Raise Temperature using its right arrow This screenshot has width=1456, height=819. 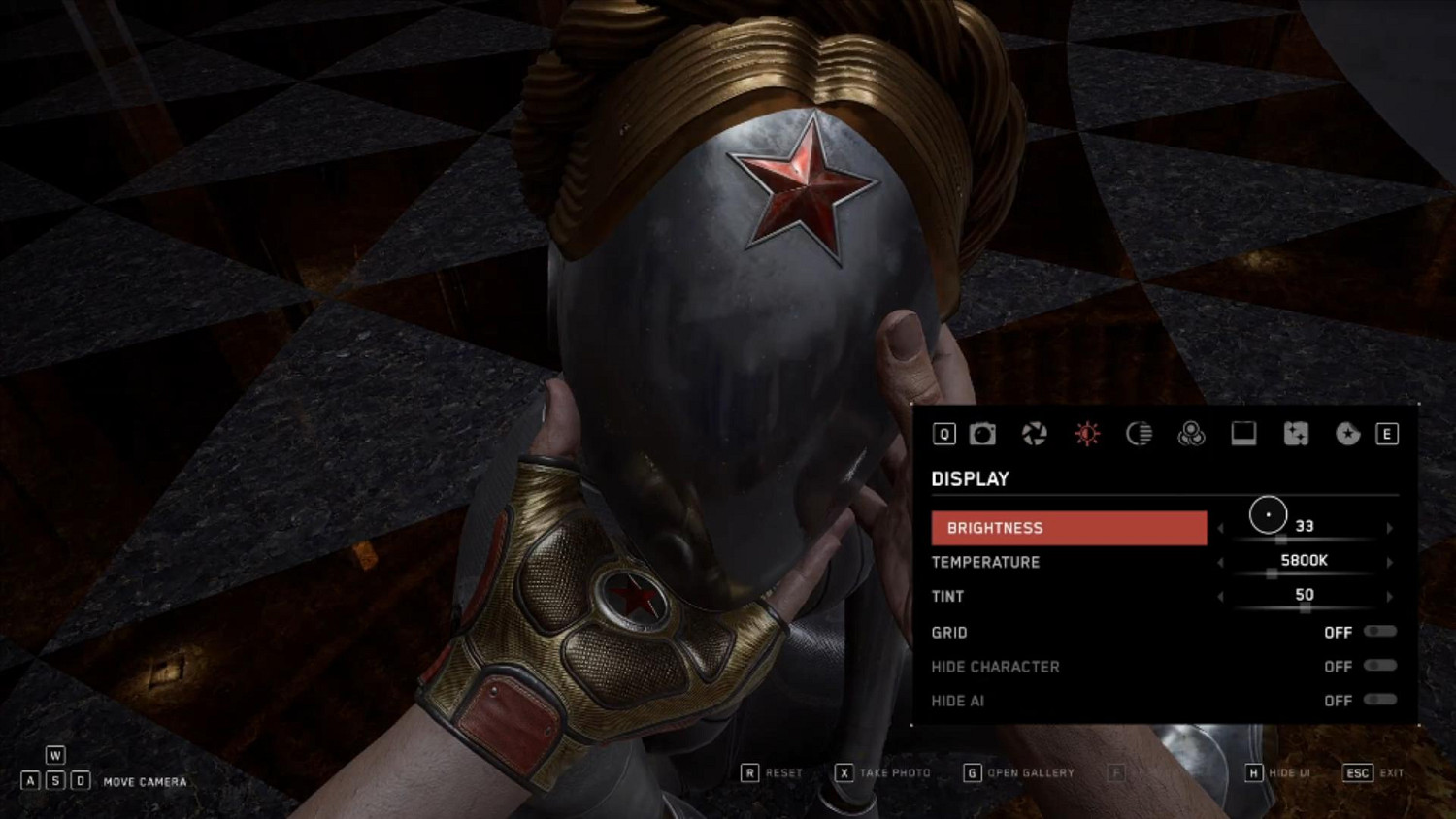pyautogui.click(x=1390, y=562)
